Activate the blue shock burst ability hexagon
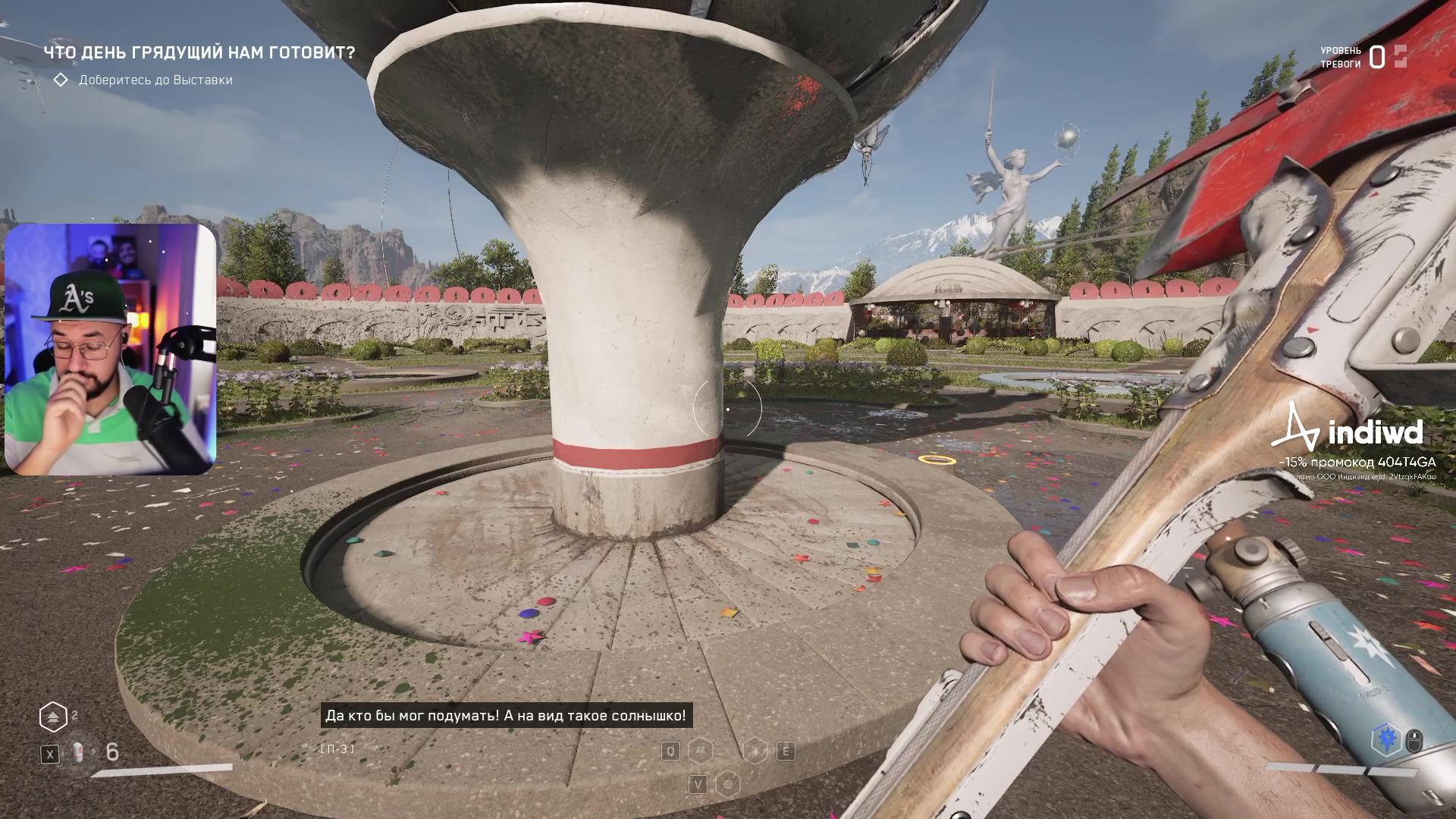This screenshot has height=819, width=1456. [x=1386, y=739]
